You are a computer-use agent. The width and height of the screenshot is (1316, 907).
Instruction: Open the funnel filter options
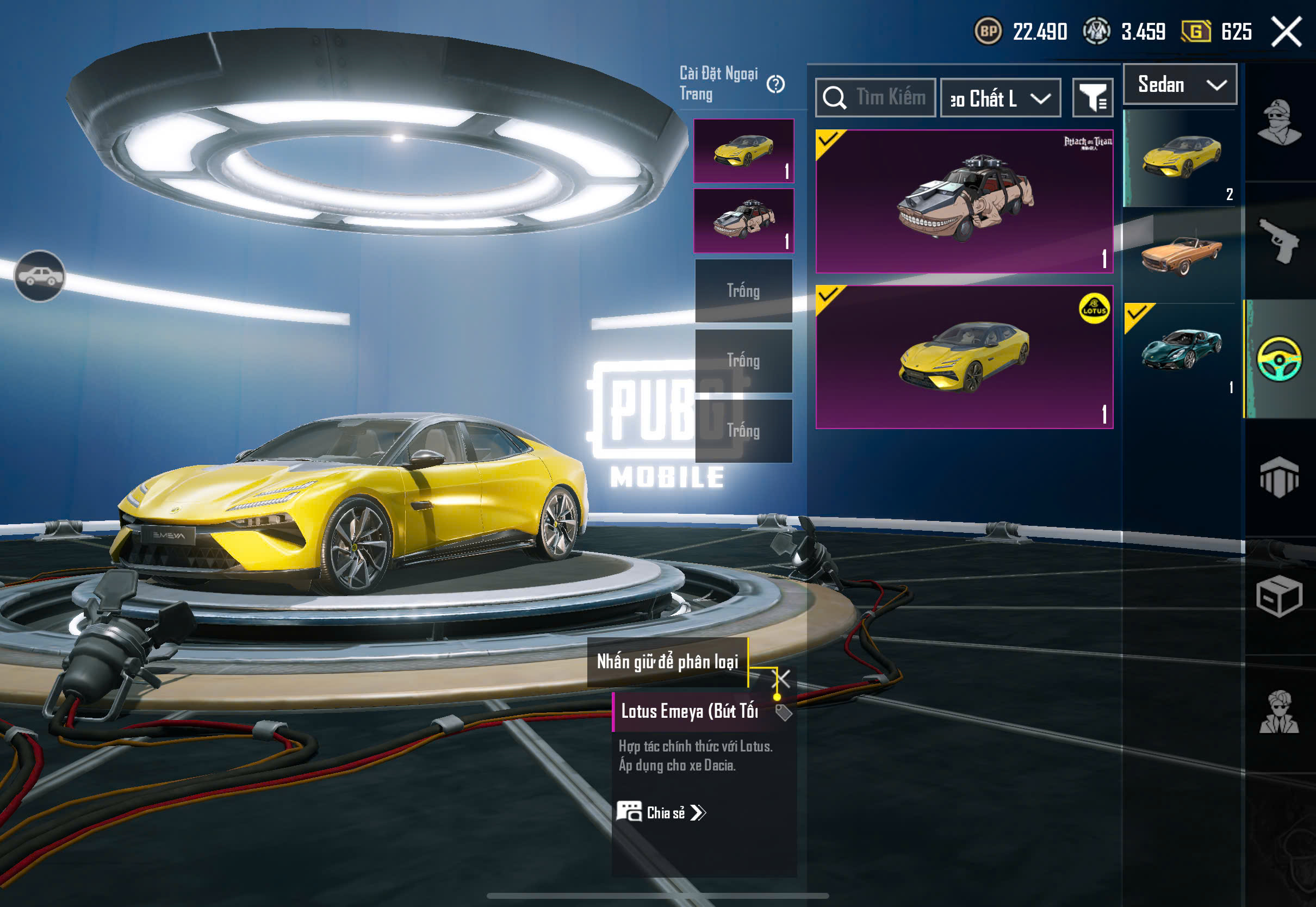pyautogui.click(x=1092, y=98)
